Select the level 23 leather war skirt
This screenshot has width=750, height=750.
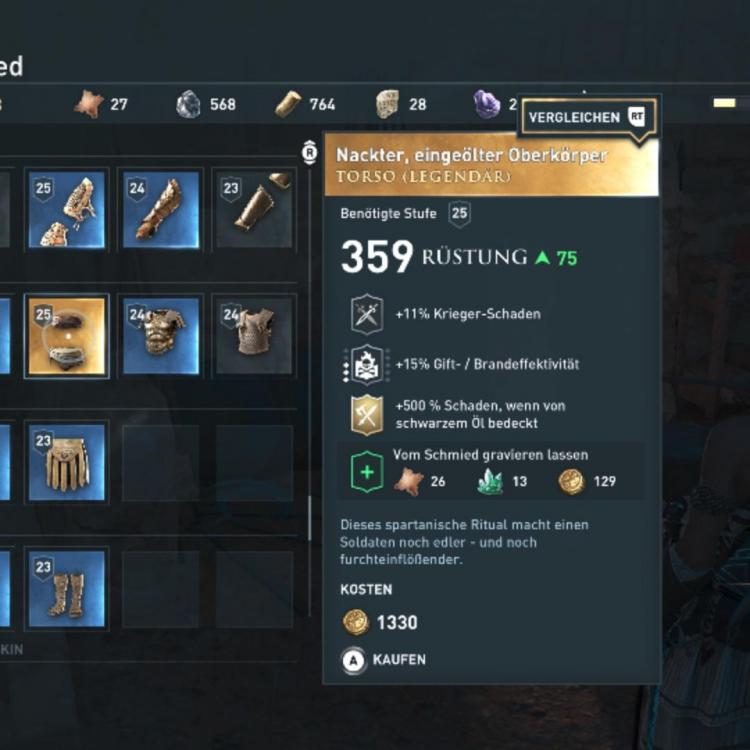click(x=67, y=462)
